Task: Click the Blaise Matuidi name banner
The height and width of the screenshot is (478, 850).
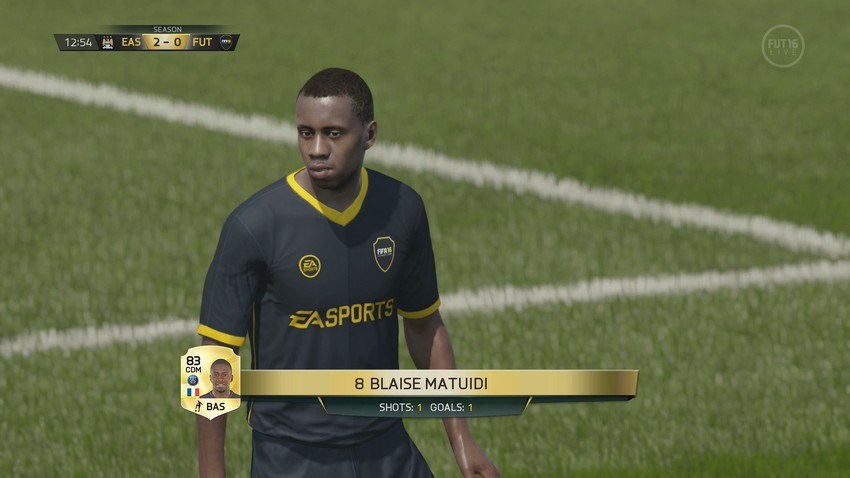Action: pos(438,383)
